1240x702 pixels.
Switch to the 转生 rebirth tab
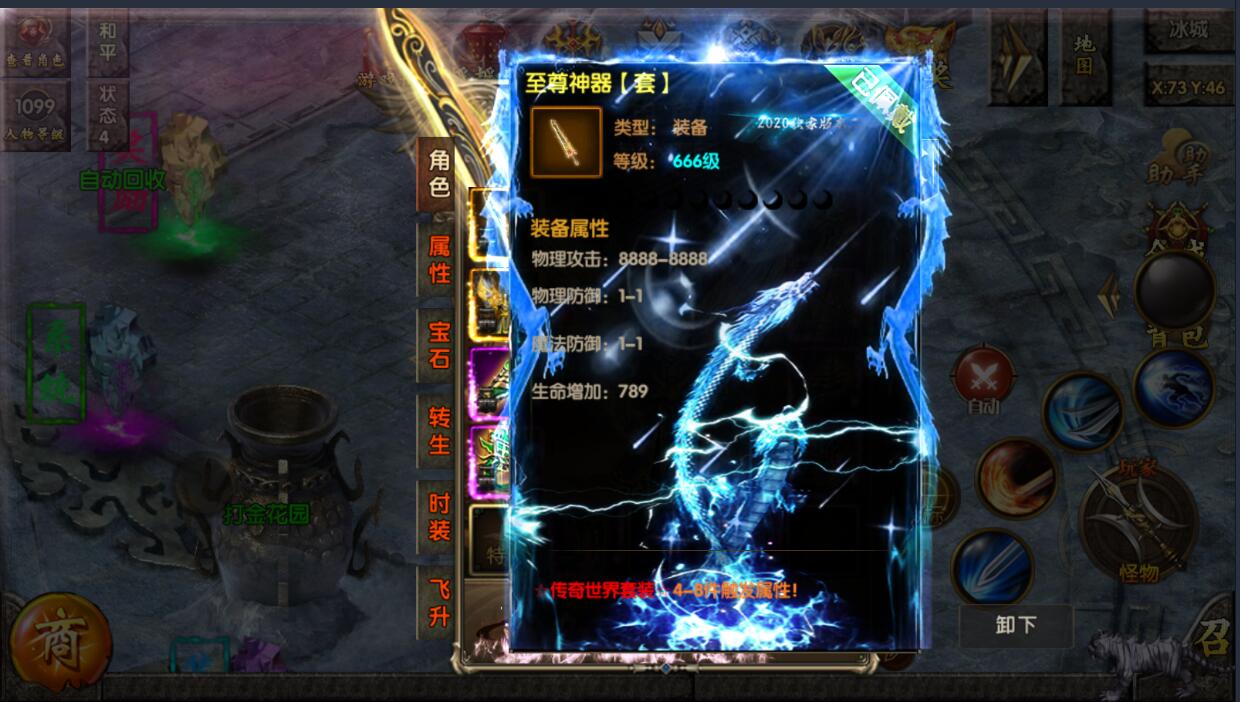[439, 431]
